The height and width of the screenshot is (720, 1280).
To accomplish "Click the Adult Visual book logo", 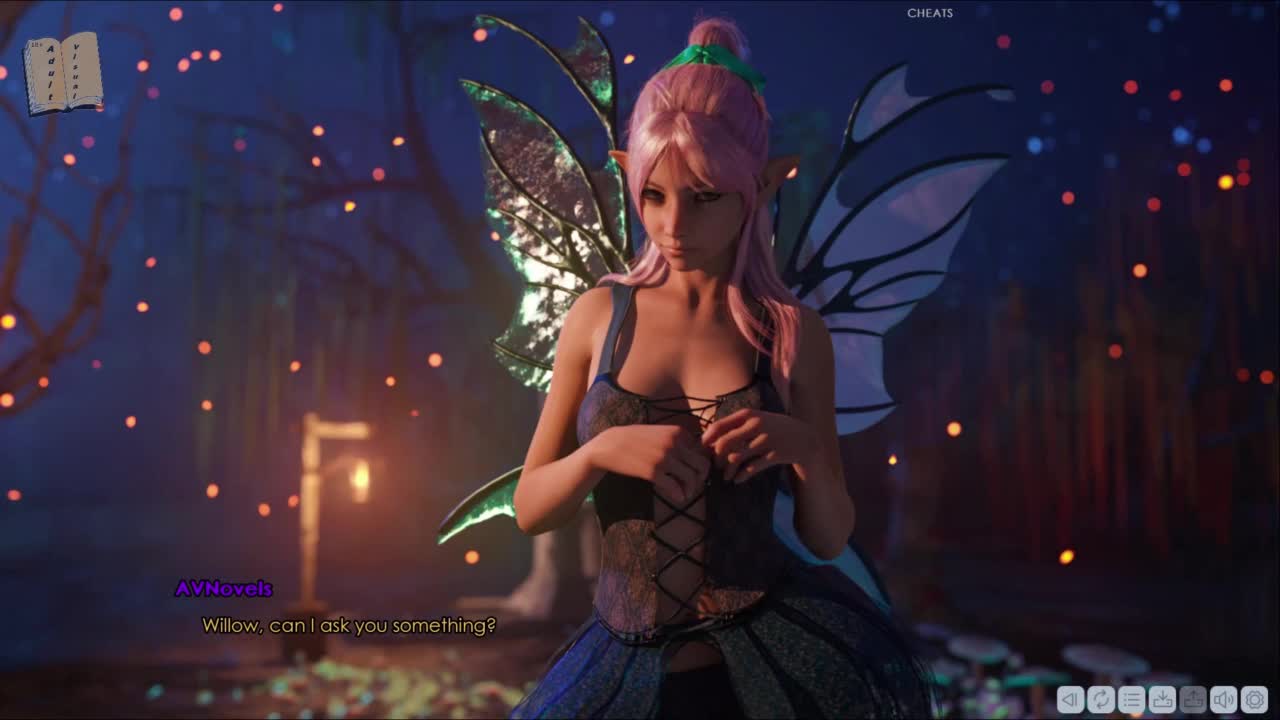I will point(63,73).
